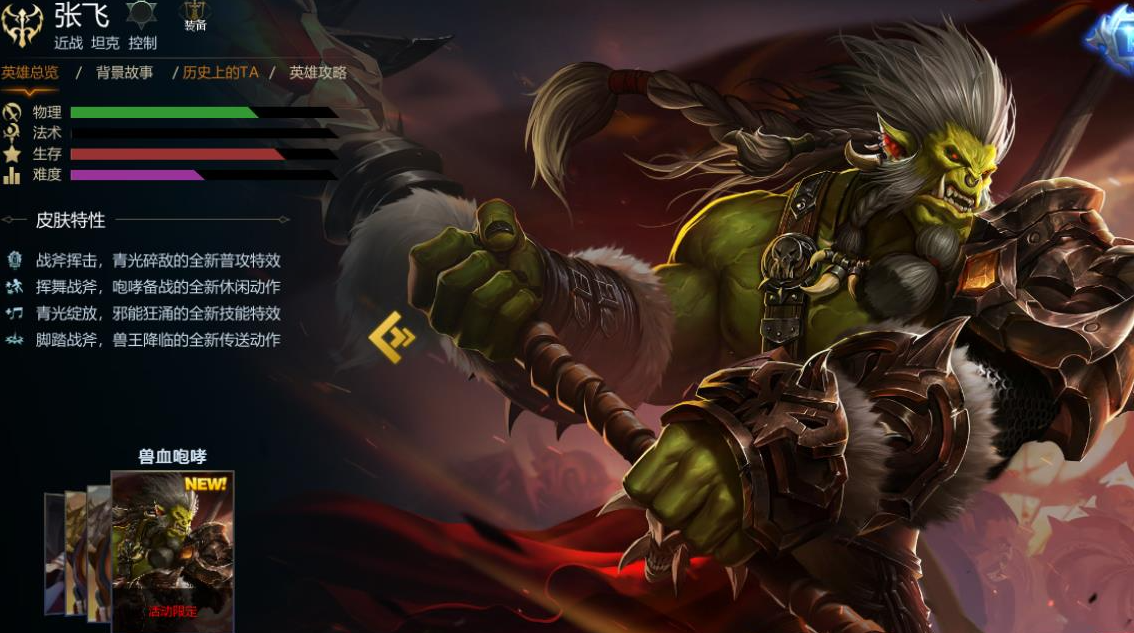Switch to the 英雄总览 tab
1134x633 pixels.
click(30, 73)
